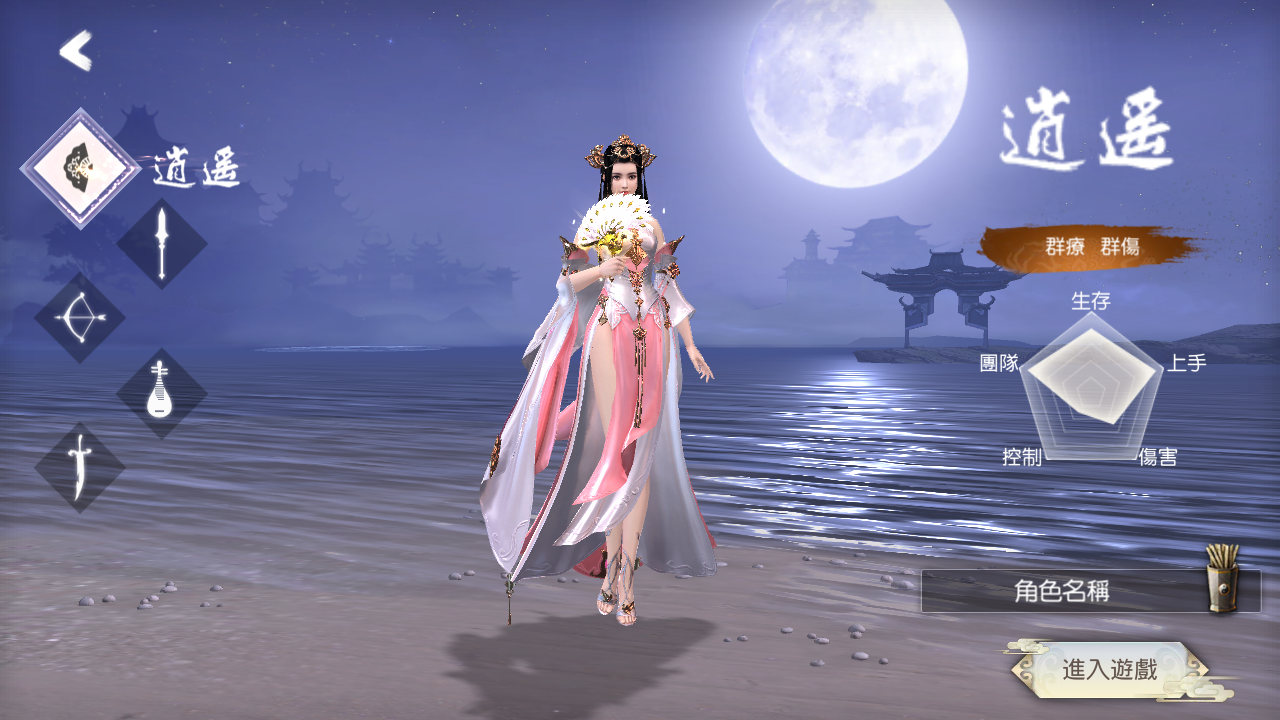Enter the game with 進入遊戲

1109,669
